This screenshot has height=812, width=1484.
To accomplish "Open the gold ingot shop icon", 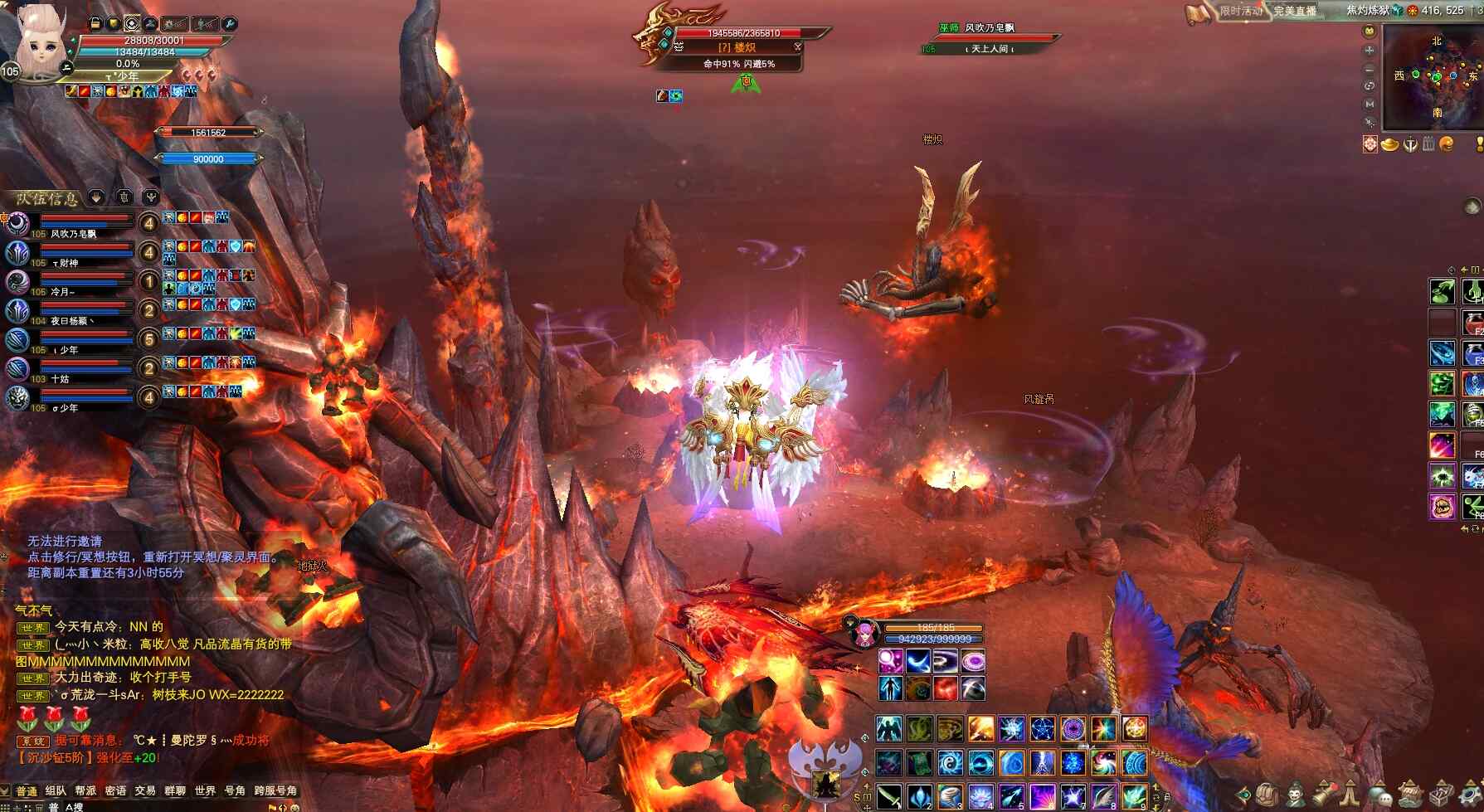I will [1389, 144].
